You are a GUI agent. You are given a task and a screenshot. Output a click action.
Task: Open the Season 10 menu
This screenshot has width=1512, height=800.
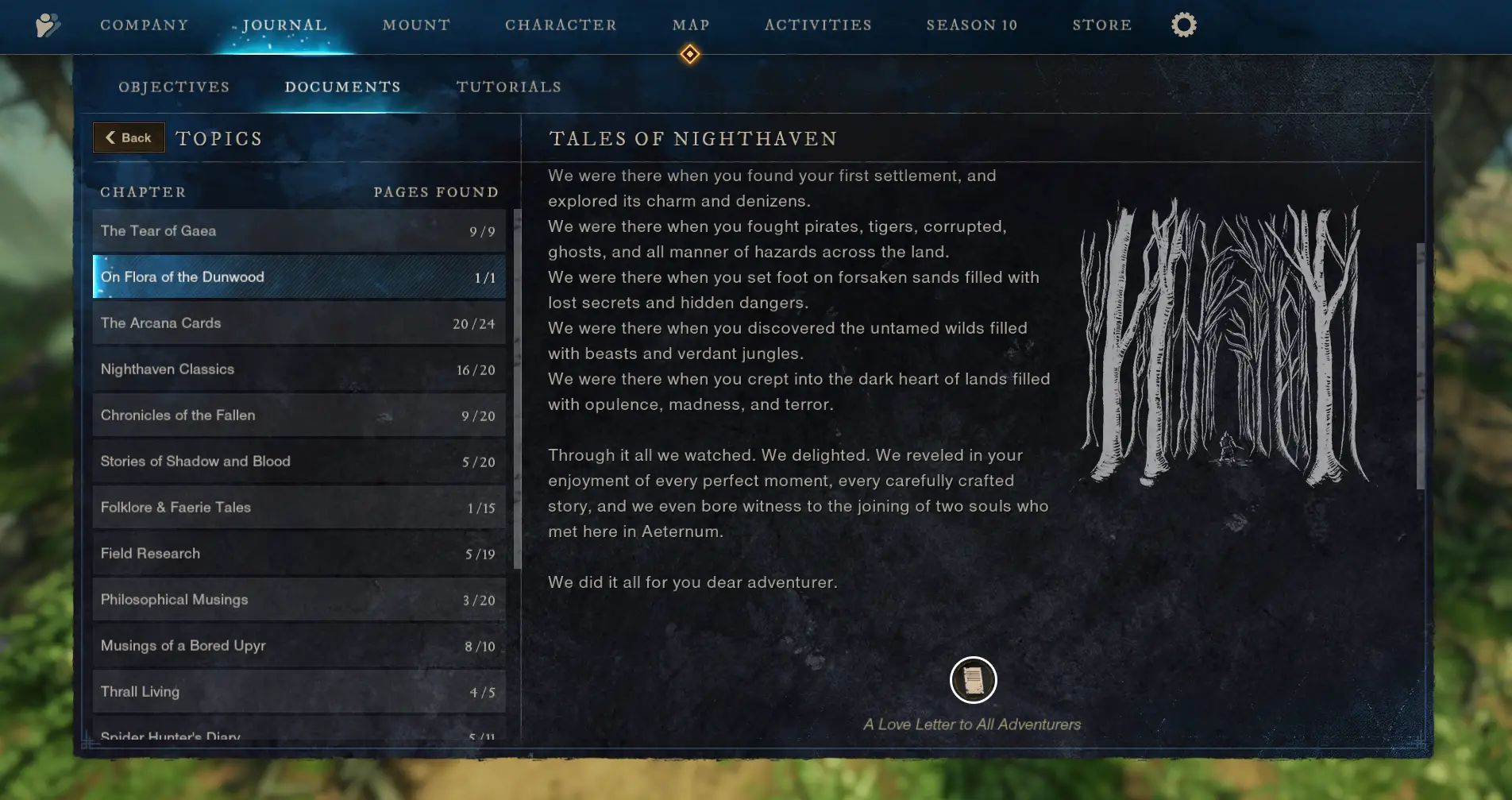971,25
